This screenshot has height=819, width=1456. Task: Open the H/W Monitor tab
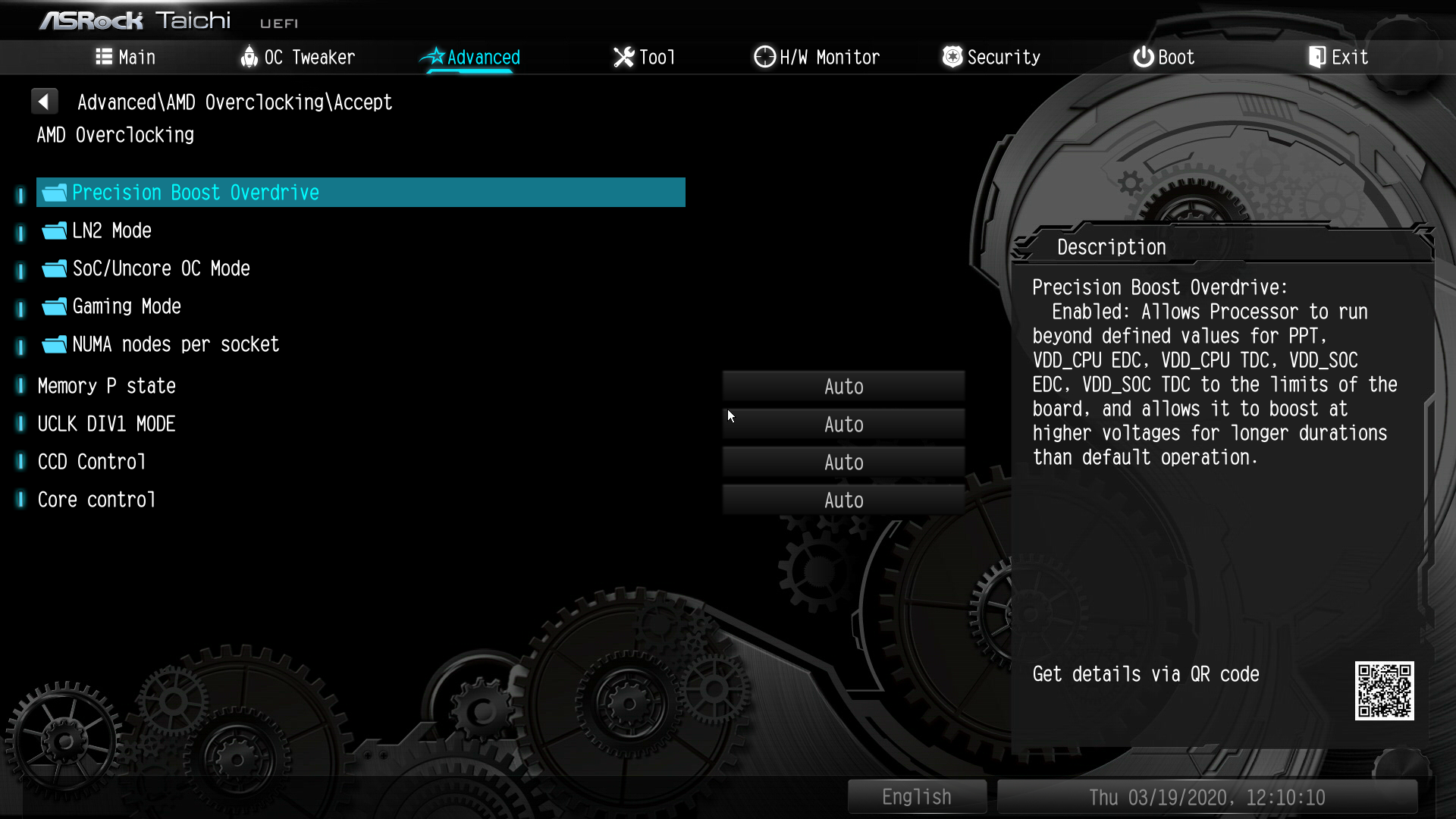coord(817,57)
